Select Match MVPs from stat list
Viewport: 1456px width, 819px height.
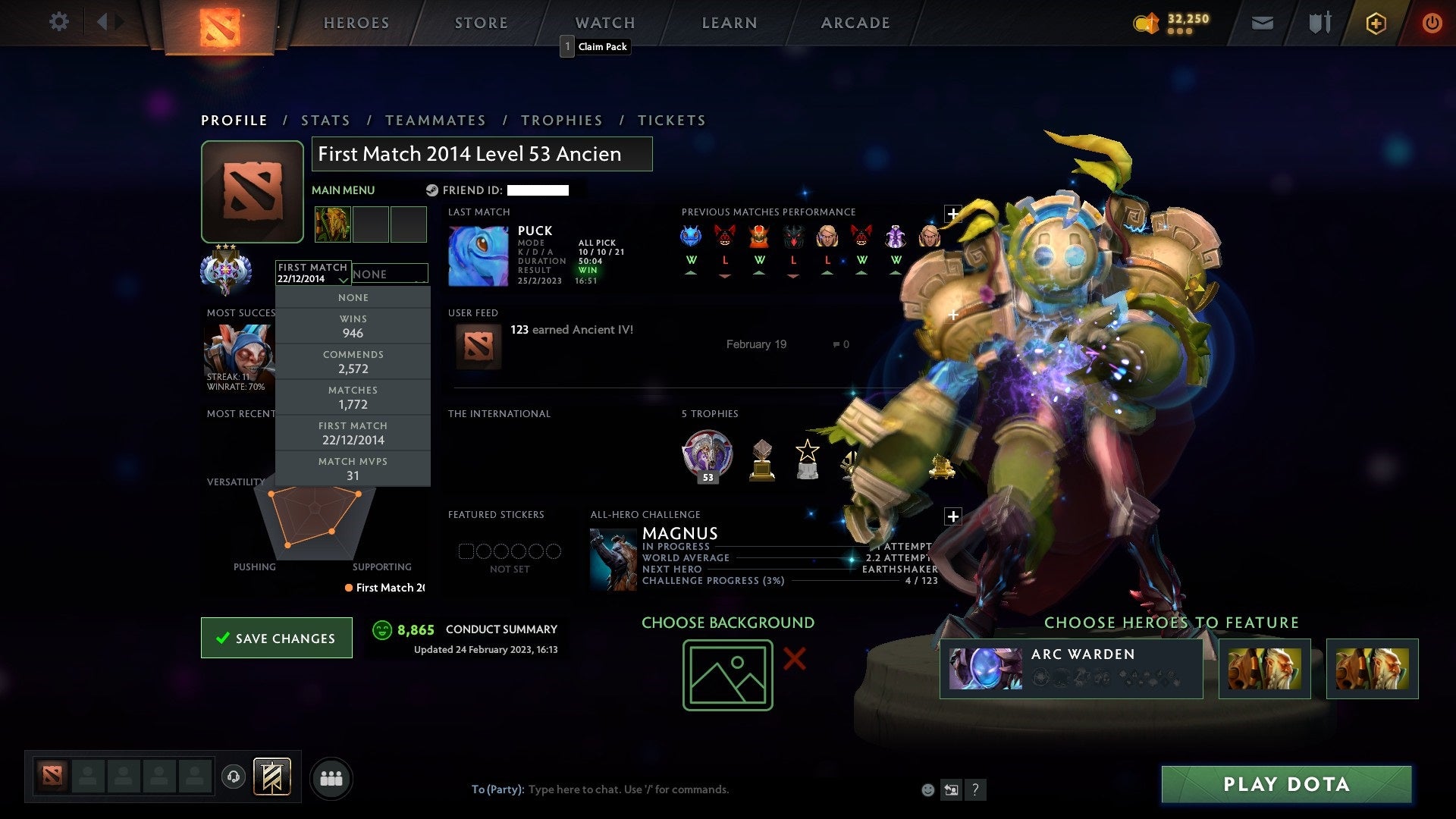click(x=353, y=468)
